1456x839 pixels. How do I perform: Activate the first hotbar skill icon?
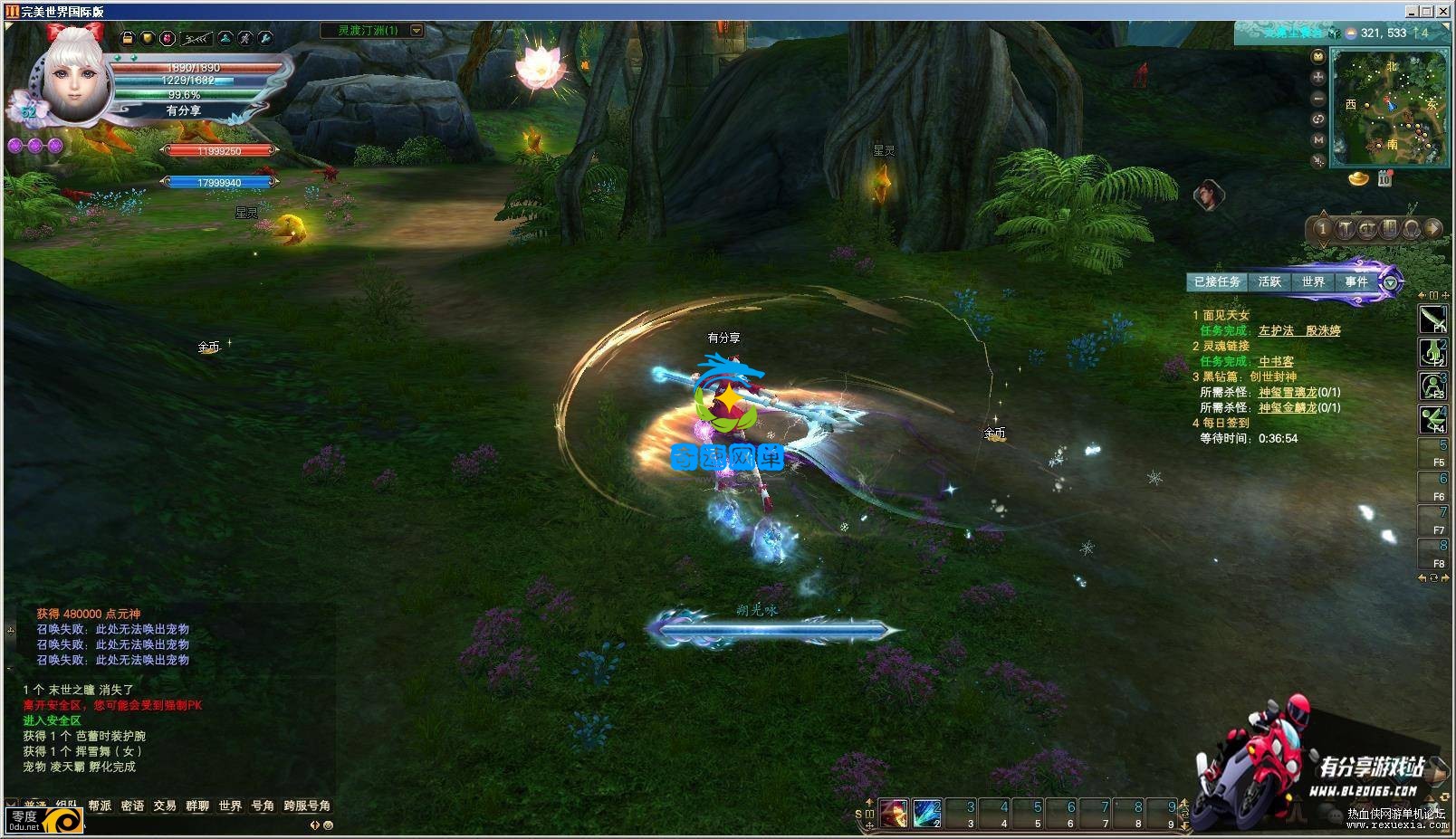pos(894,813)
